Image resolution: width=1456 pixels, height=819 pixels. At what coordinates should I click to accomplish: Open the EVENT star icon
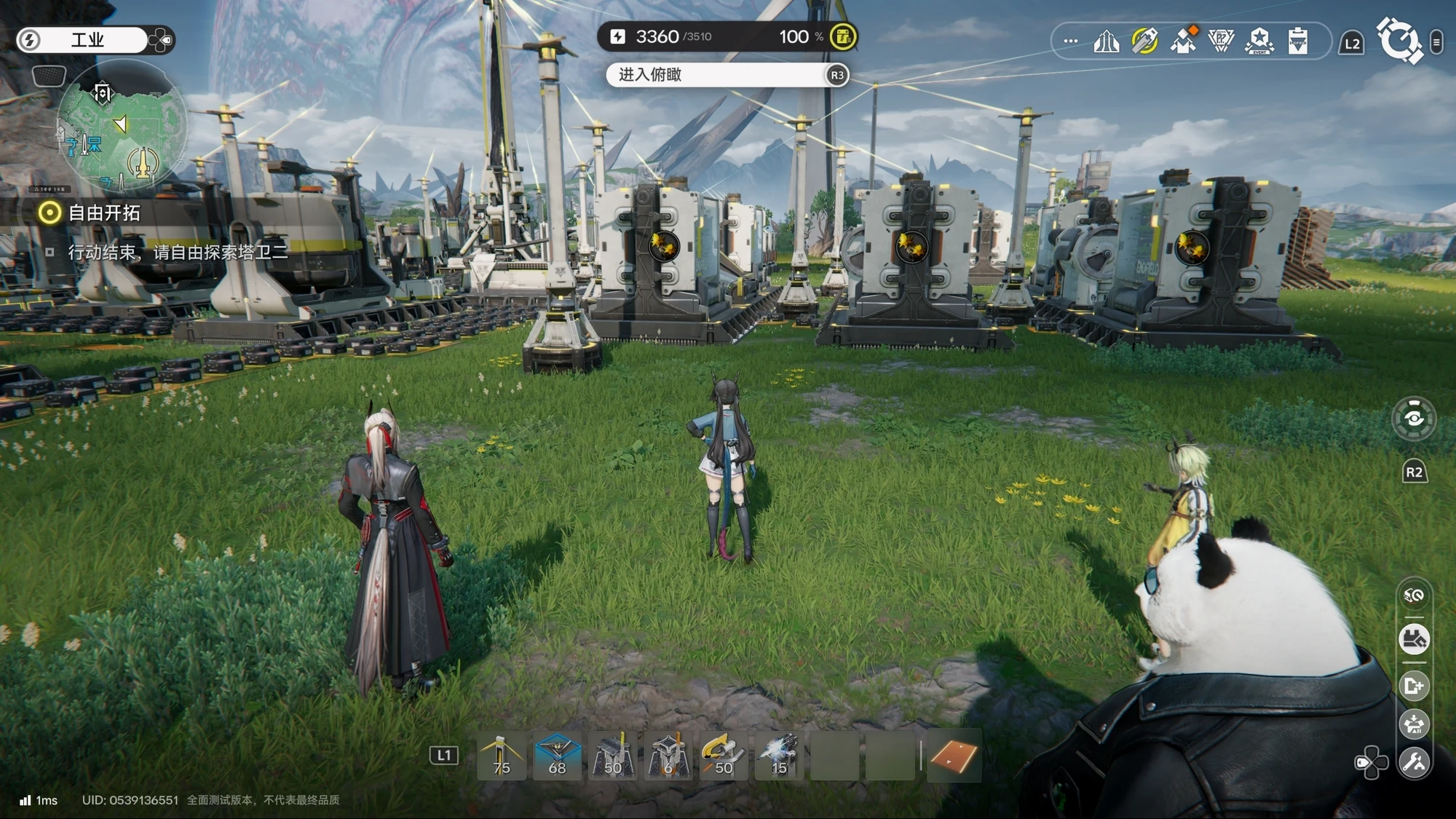point(1259,41)
